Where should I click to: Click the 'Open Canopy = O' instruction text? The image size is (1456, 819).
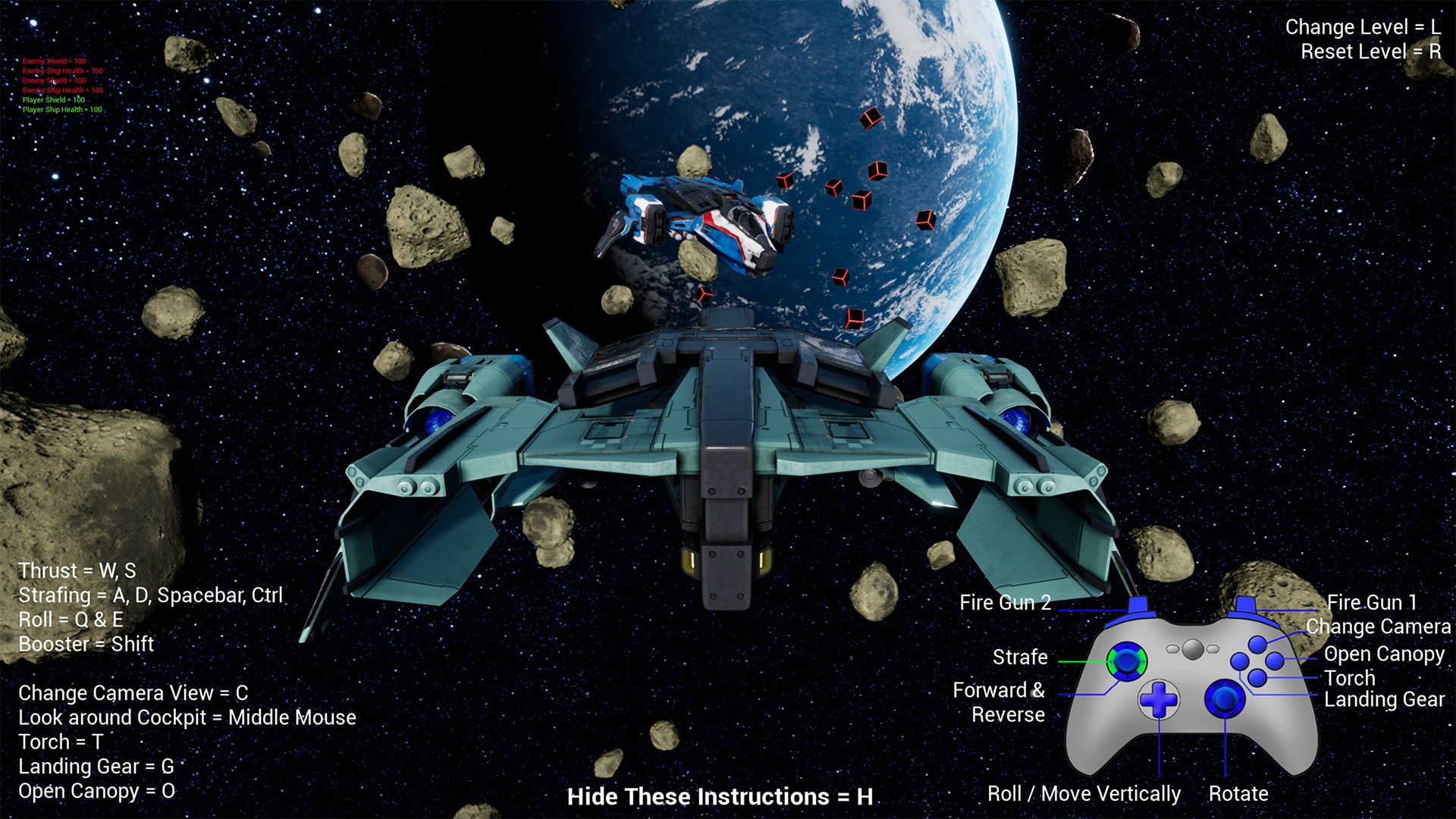pyautogui.click(x=96, y=791)
